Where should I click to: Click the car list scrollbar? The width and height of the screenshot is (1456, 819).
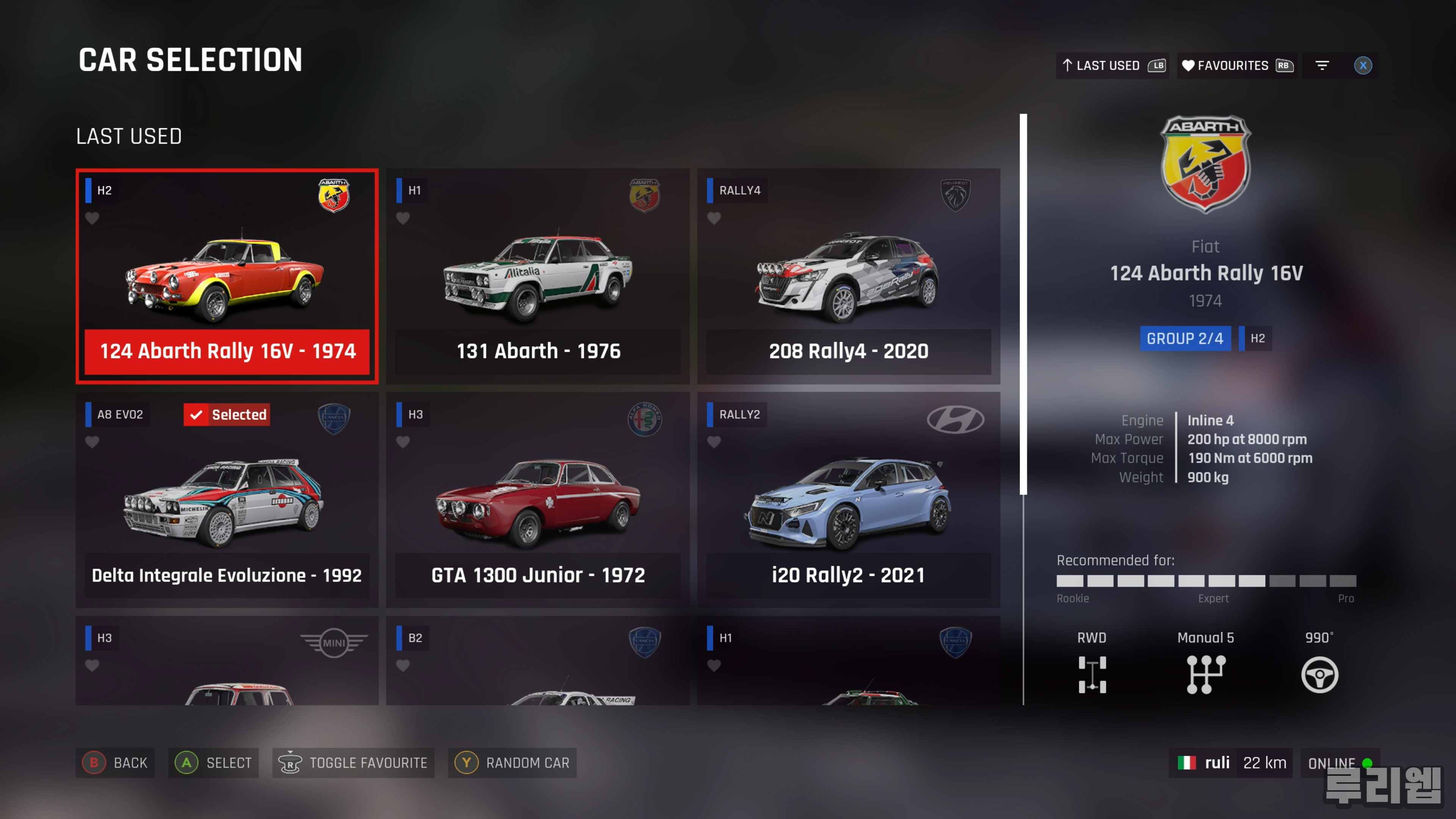(1023, 305)
